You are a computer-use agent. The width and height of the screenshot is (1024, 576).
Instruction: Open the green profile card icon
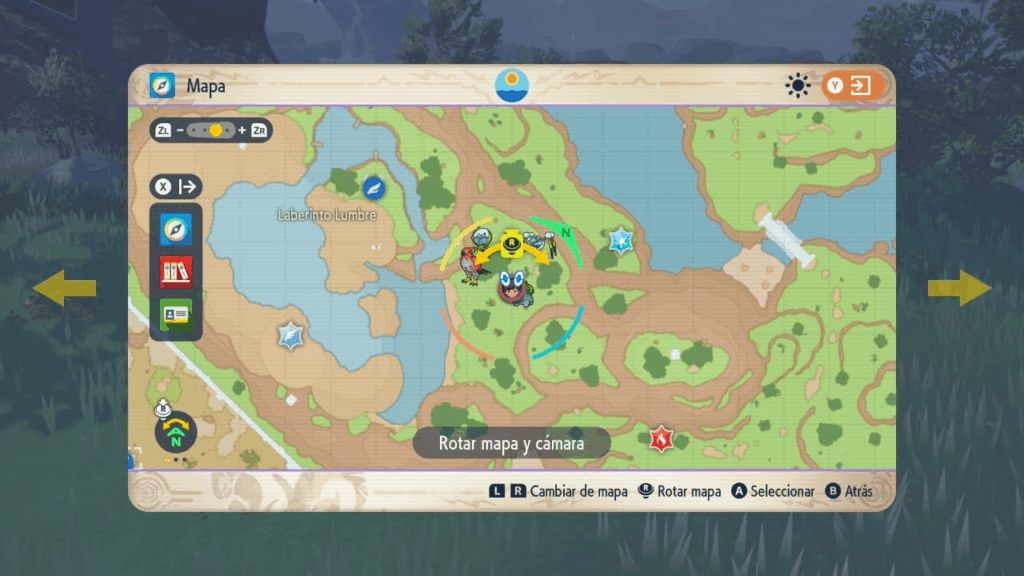176,314
